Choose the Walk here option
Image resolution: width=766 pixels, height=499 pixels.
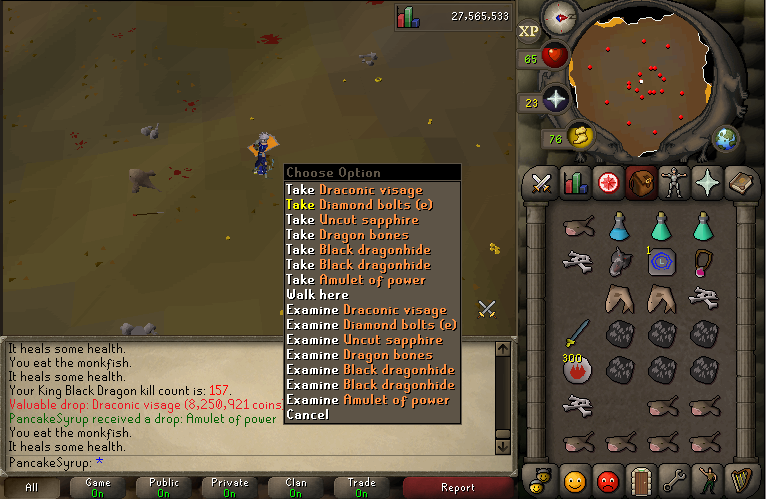pyautogui.click(x=317, y=295)
